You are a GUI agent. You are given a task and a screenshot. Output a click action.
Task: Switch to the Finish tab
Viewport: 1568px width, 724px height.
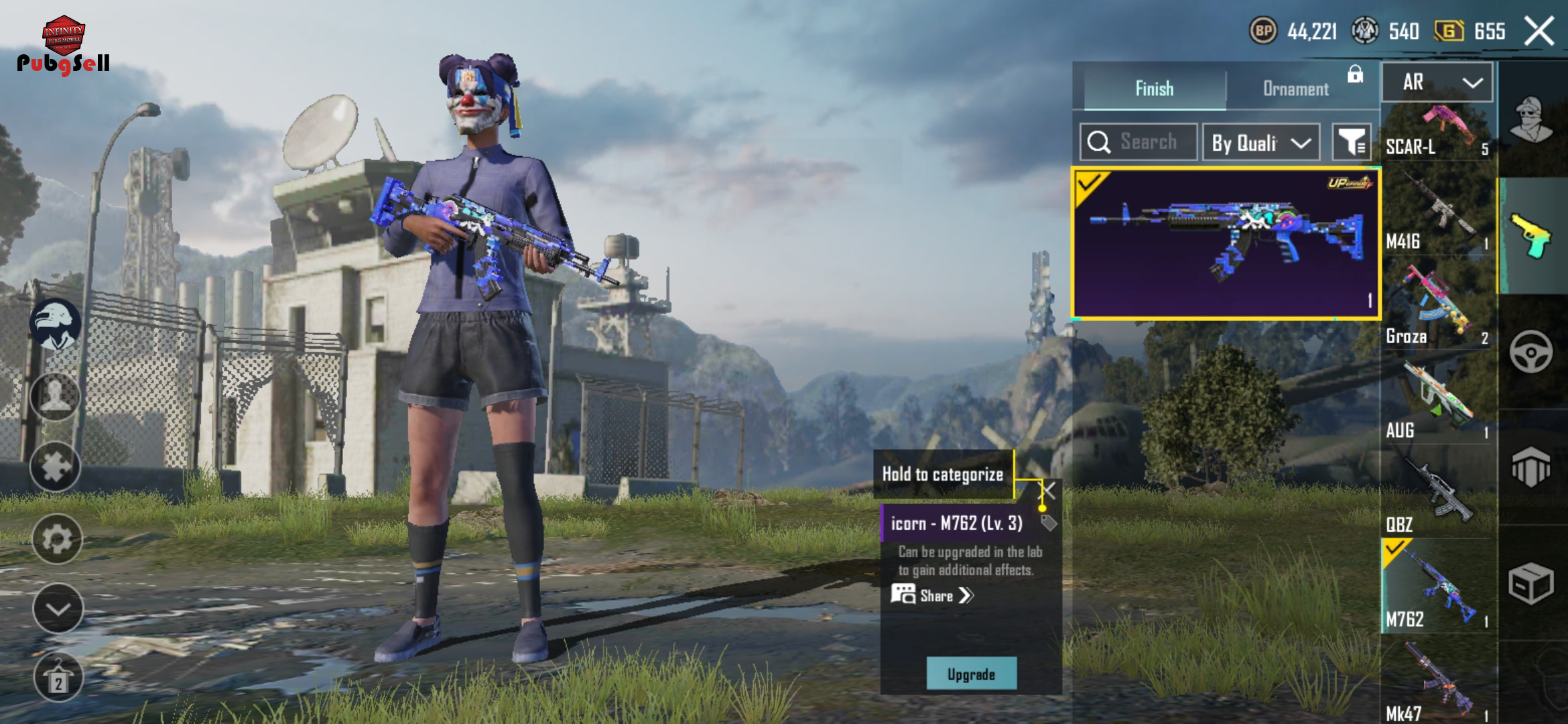(x=1154, y=88)
